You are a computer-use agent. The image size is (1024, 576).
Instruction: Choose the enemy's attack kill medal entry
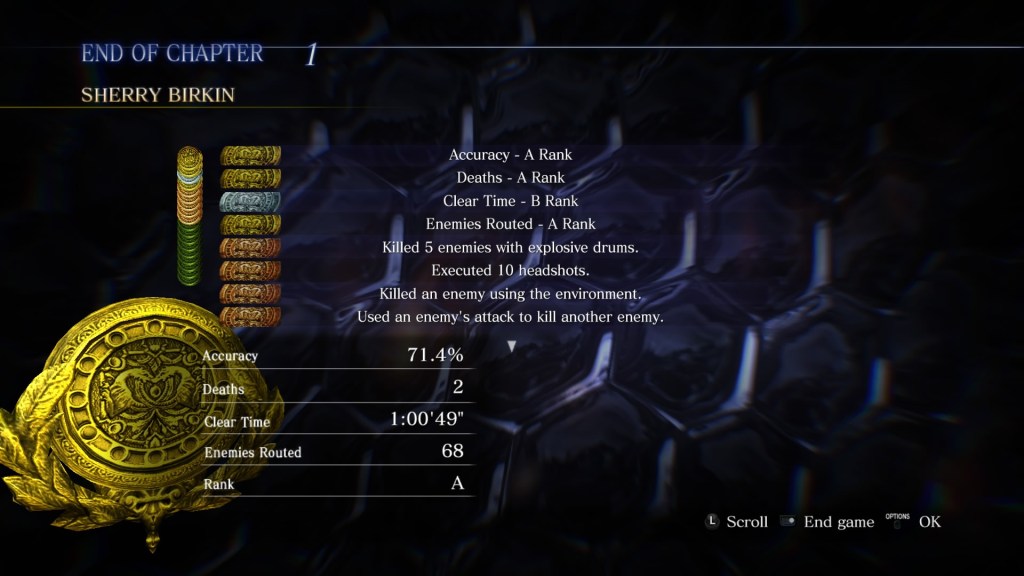click(x=510, y=317)
